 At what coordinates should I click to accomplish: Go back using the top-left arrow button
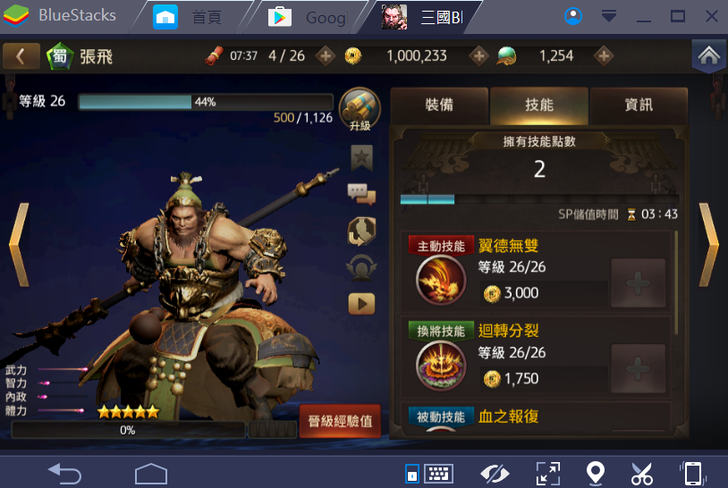tap(21, 56)
